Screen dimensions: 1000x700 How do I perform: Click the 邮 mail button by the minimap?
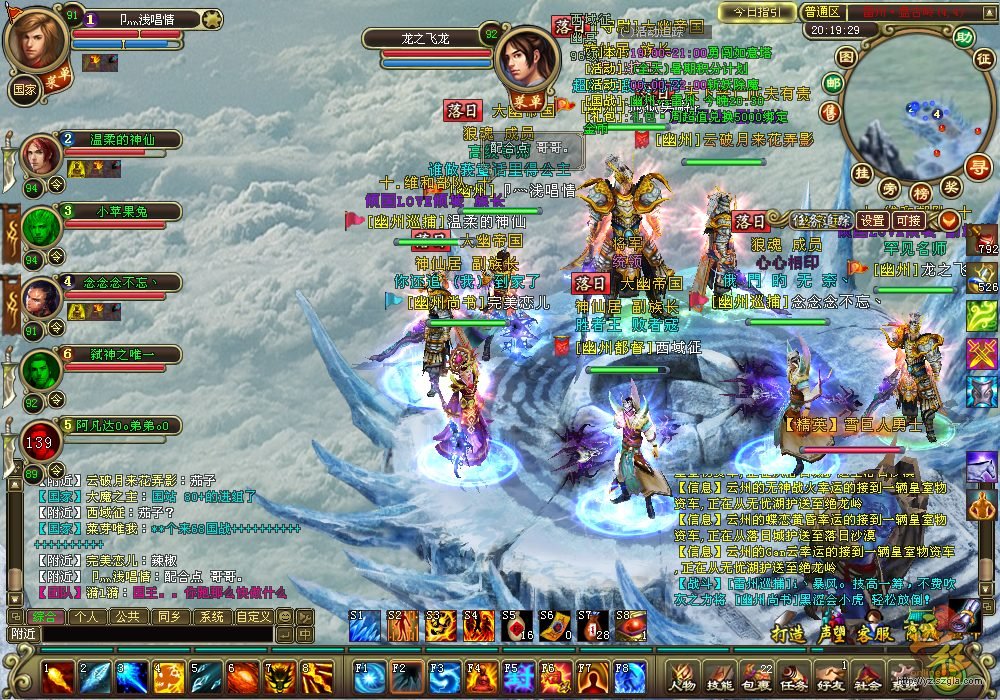[832, 83]
